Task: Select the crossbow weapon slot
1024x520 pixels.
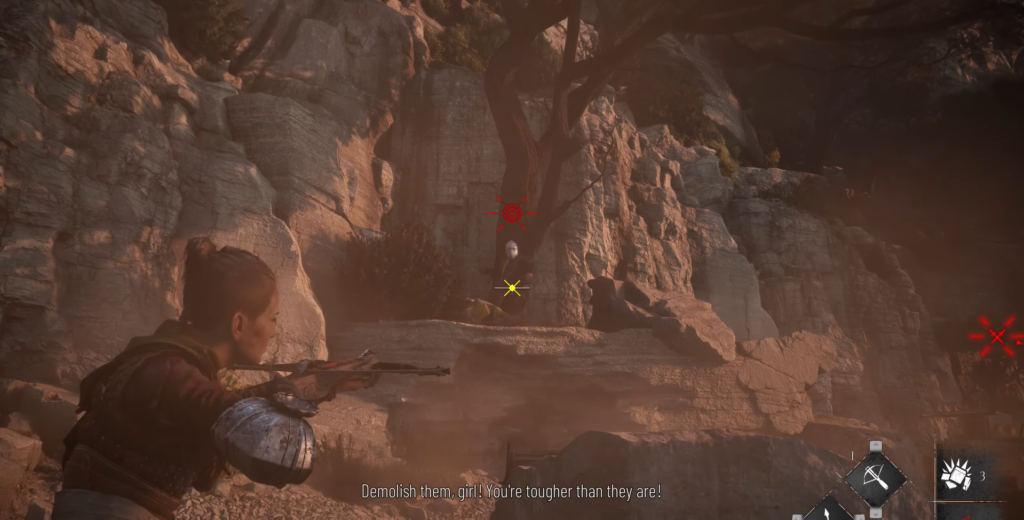Action: coord(875,479)
